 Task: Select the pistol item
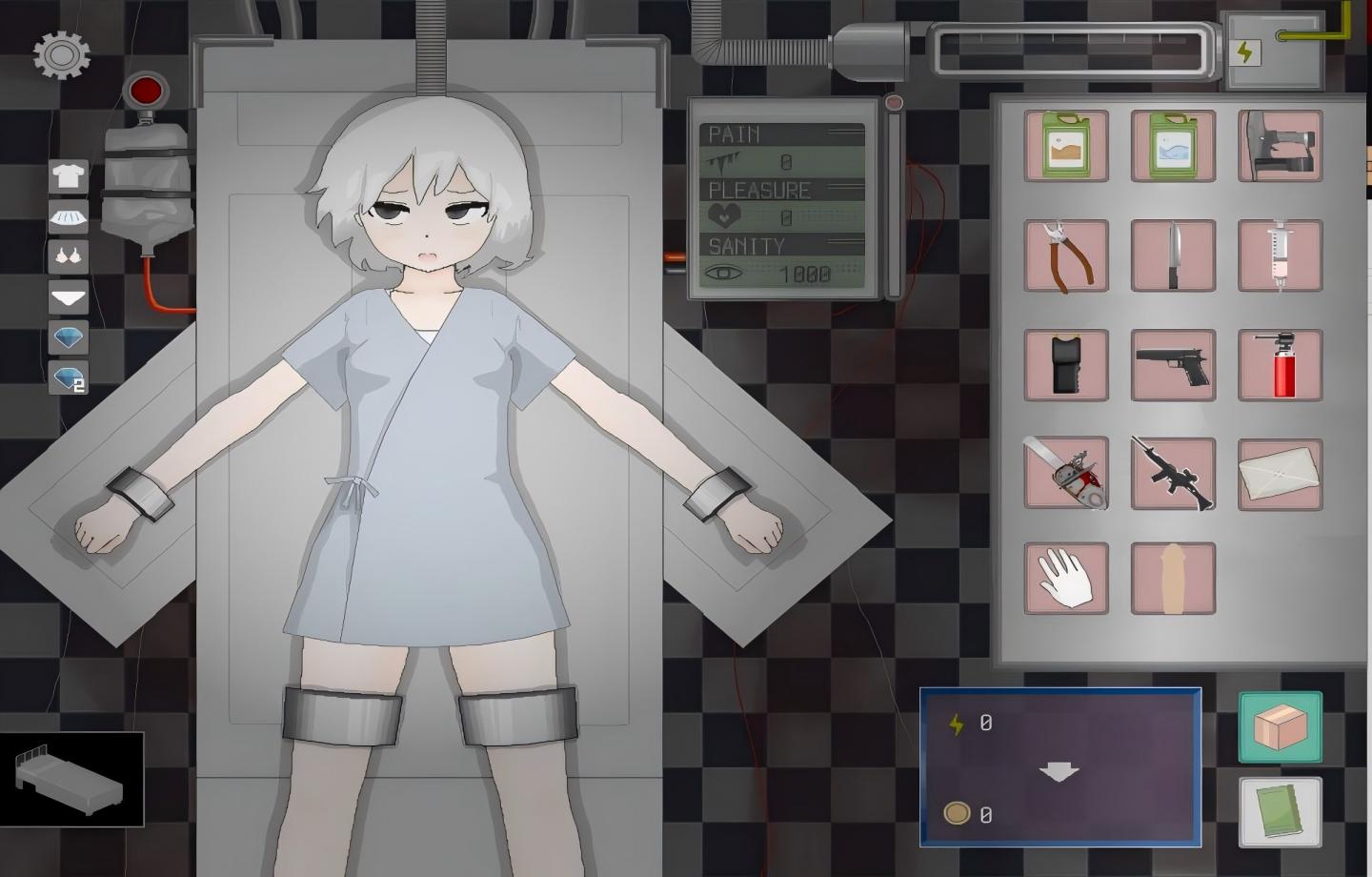tap(1173, 366)
